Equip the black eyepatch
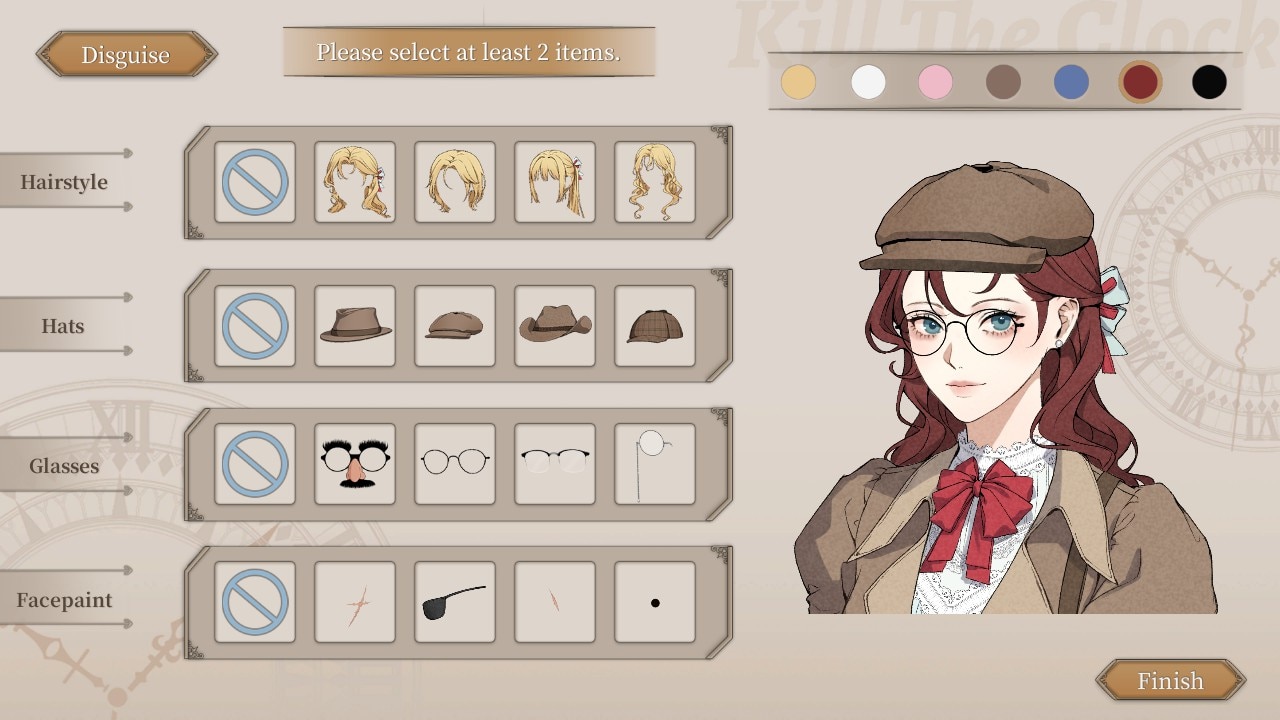The width and height of the screenshot is (1280, 720). tap(455, 602)
